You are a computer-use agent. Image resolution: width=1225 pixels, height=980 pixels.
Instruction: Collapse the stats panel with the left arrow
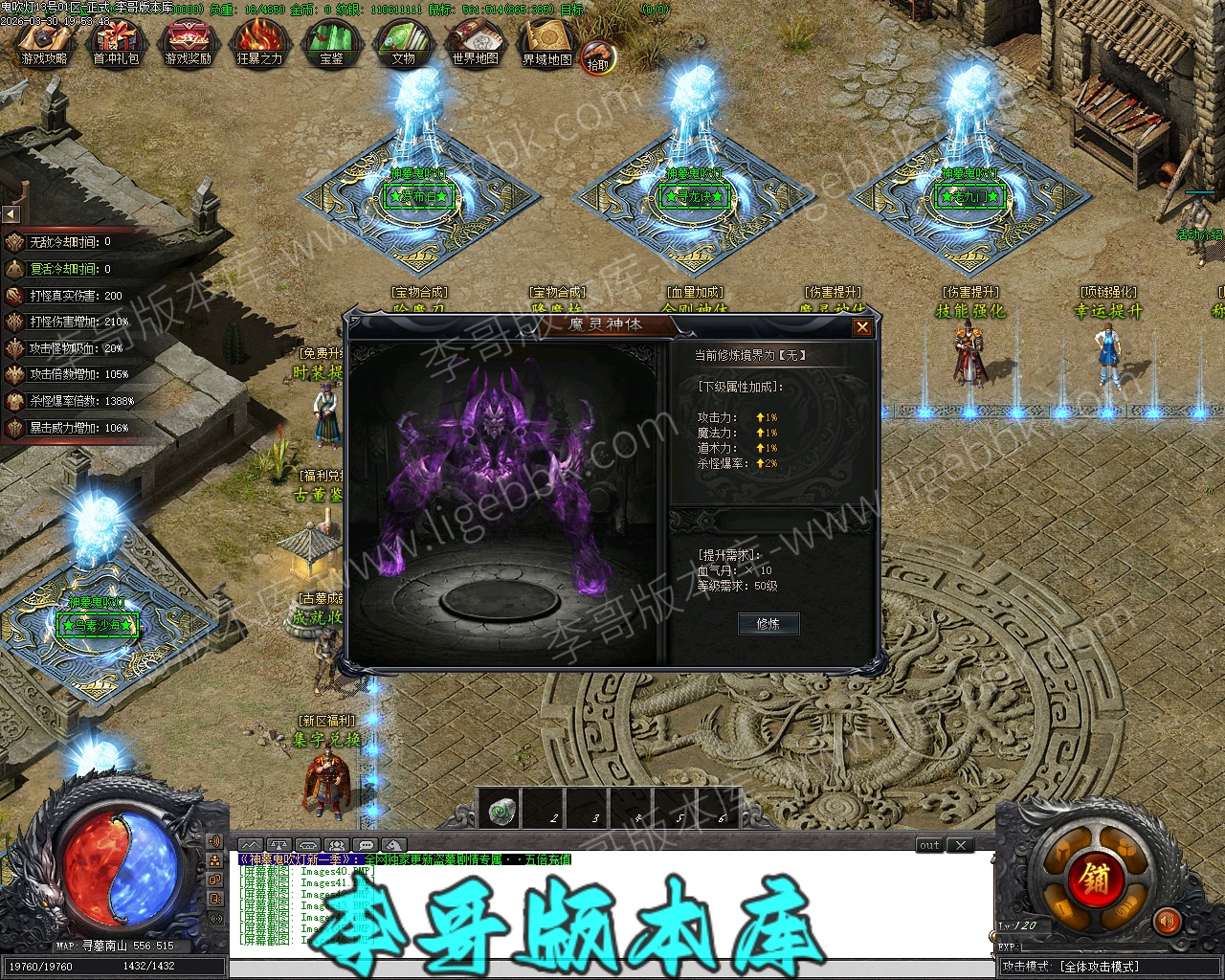point(11,214)
